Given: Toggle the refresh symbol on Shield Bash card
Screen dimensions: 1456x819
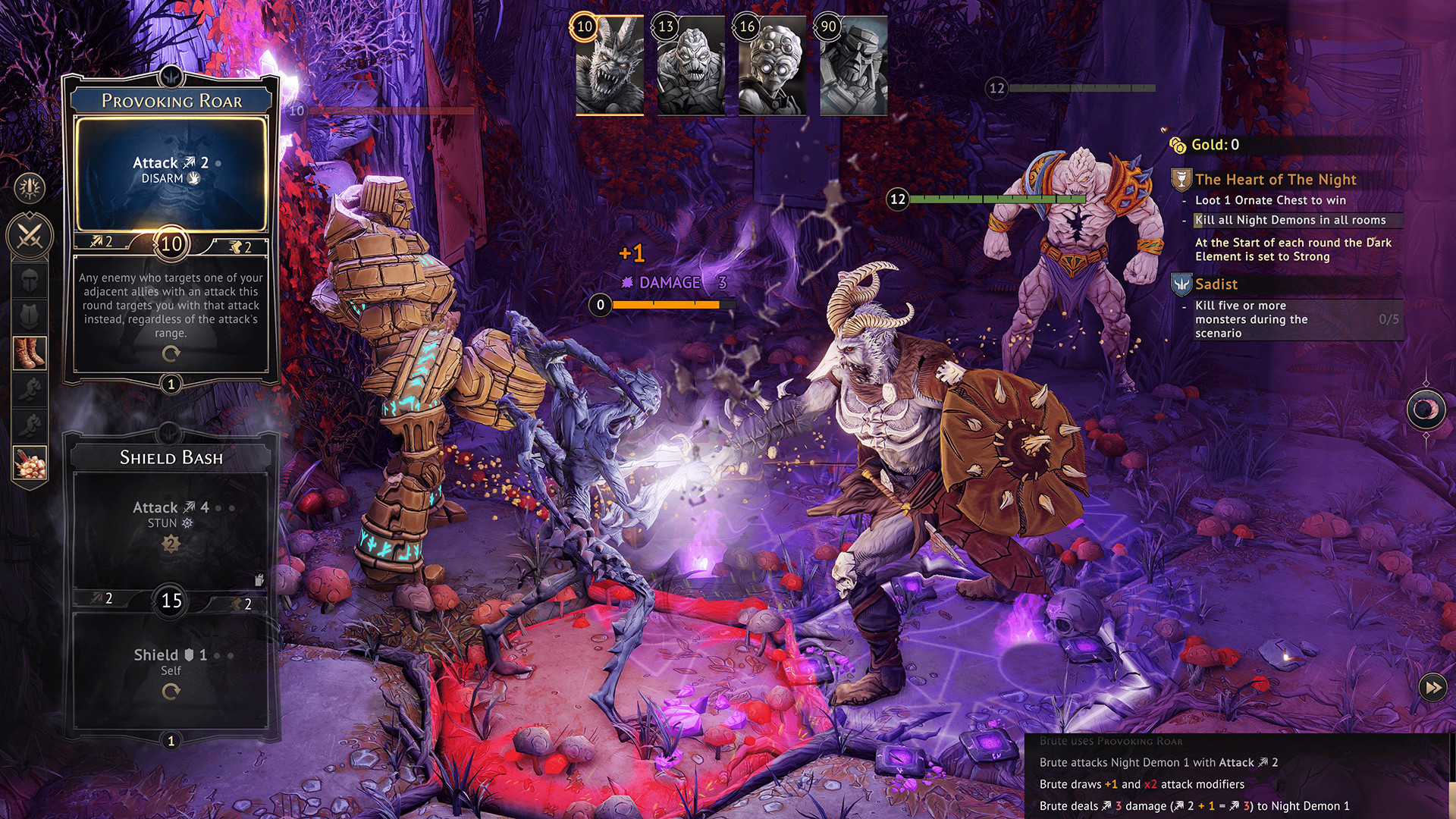Looking at the screenshot, I should 173,691.
